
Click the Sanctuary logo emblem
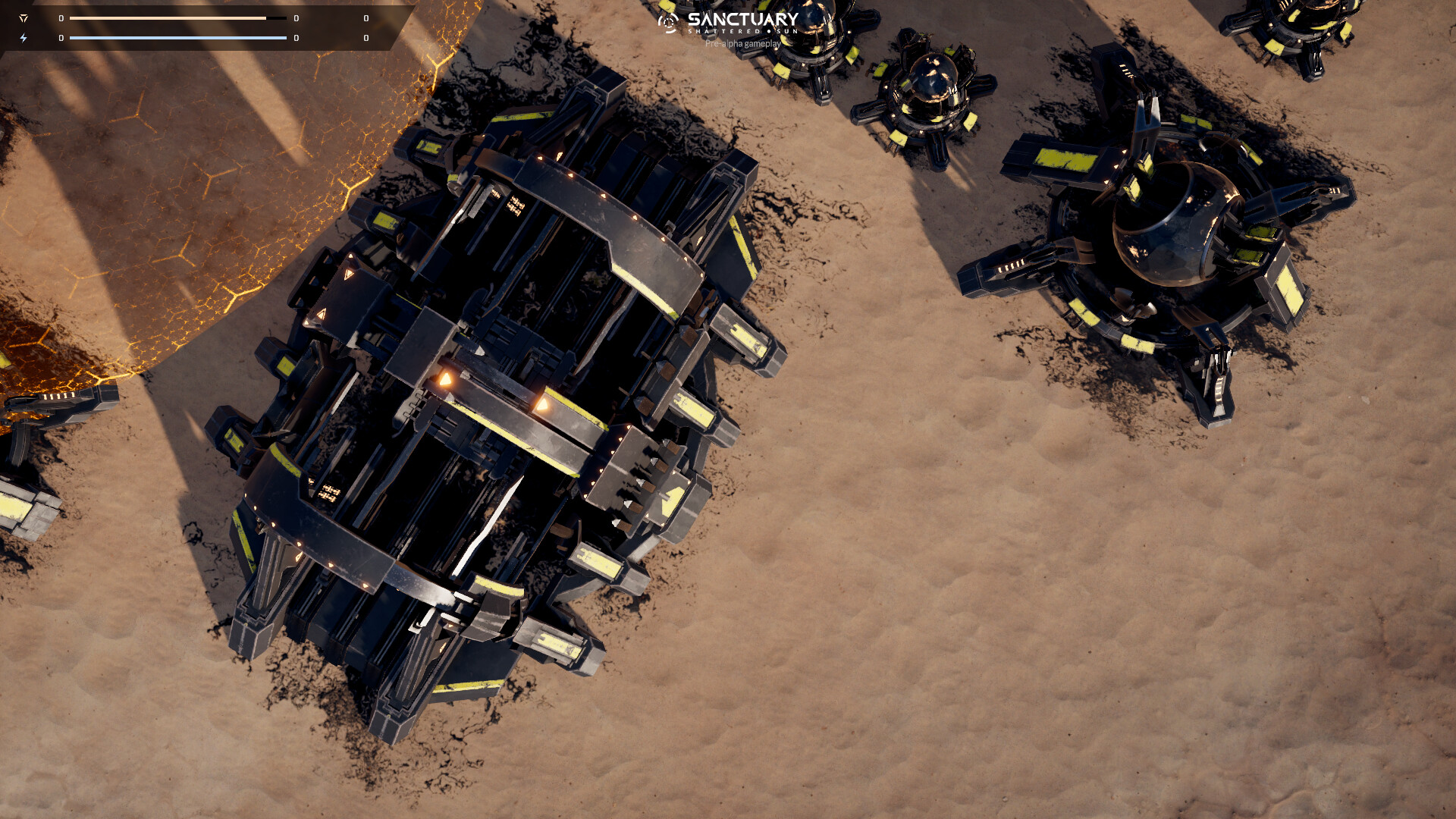tap(667, 23)
